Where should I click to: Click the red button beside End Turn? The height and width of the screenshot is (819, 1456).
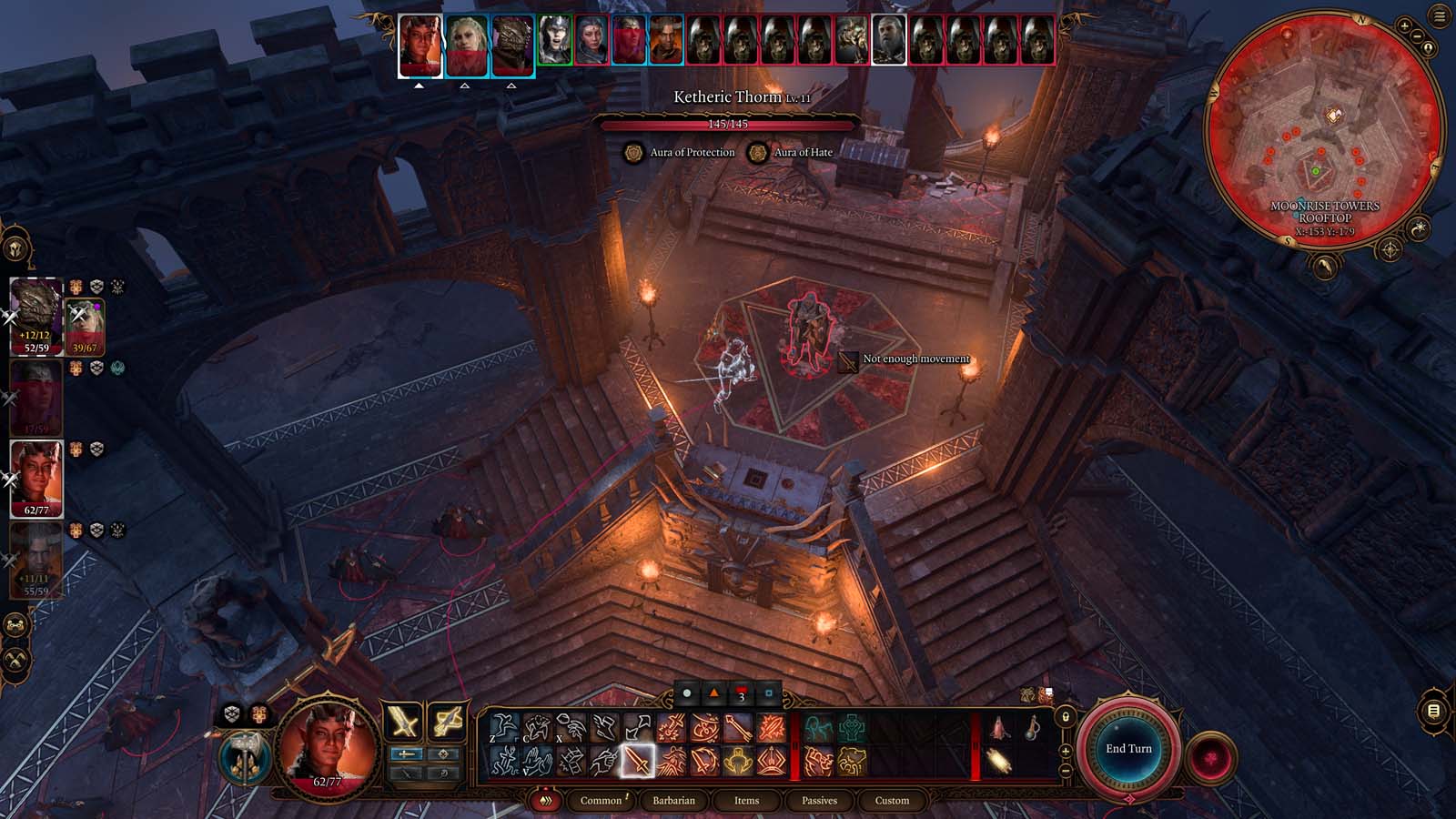pyautogui.click(x=1212, y=758)
